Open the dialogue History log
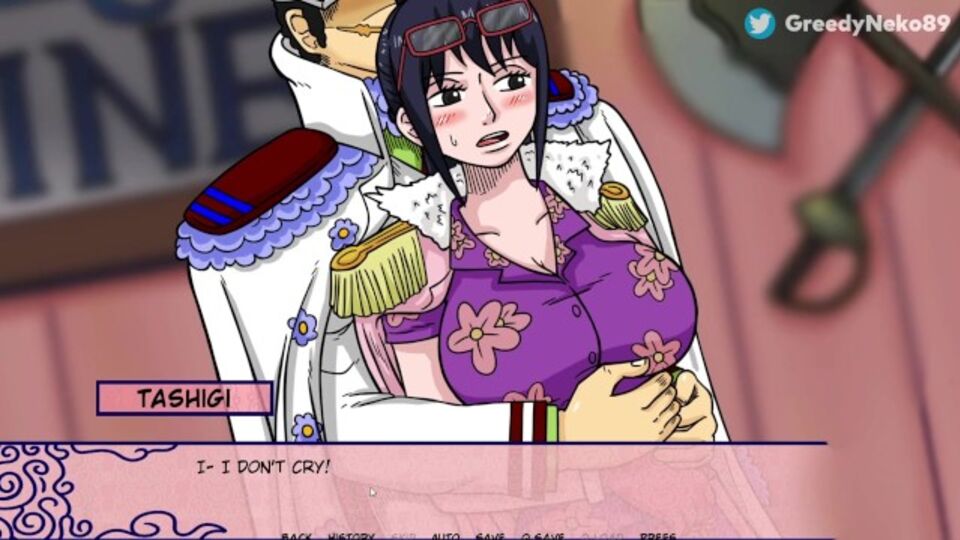This screenshot has height=540, width=960. click(350, 536)
